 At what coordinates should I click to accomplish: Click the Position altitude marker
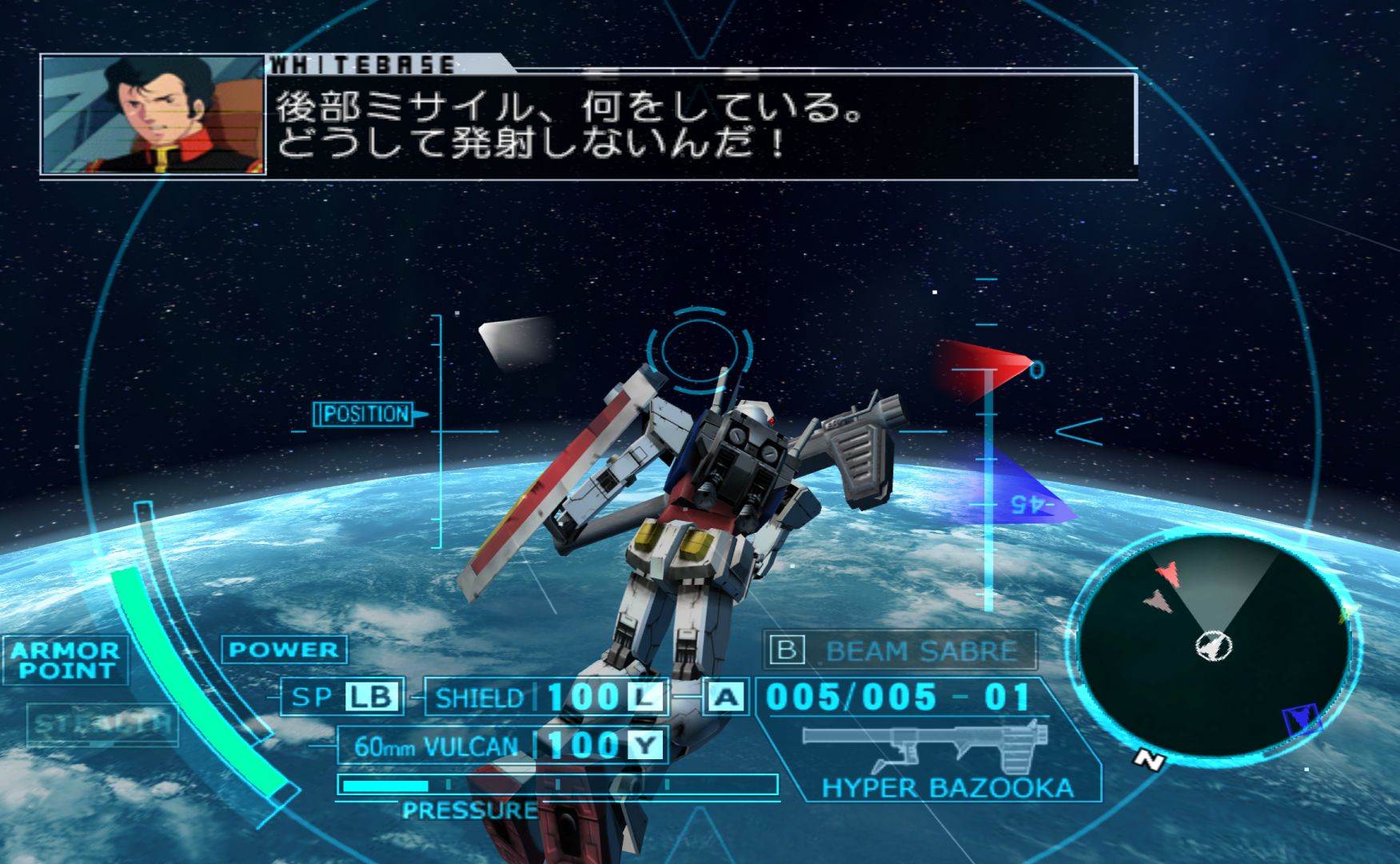point(365,414)
